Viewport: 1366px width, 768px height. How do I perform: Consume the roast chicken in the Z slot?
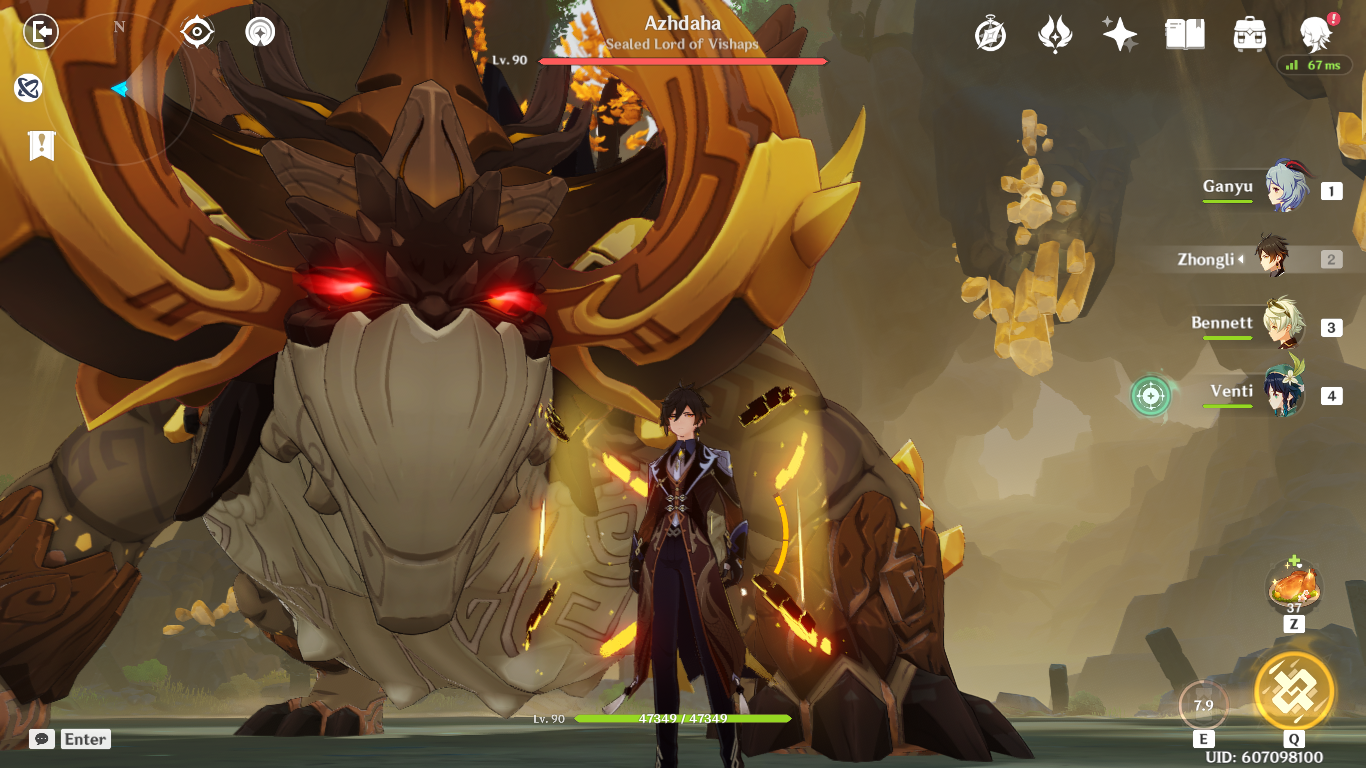(x=1293, y=587)
